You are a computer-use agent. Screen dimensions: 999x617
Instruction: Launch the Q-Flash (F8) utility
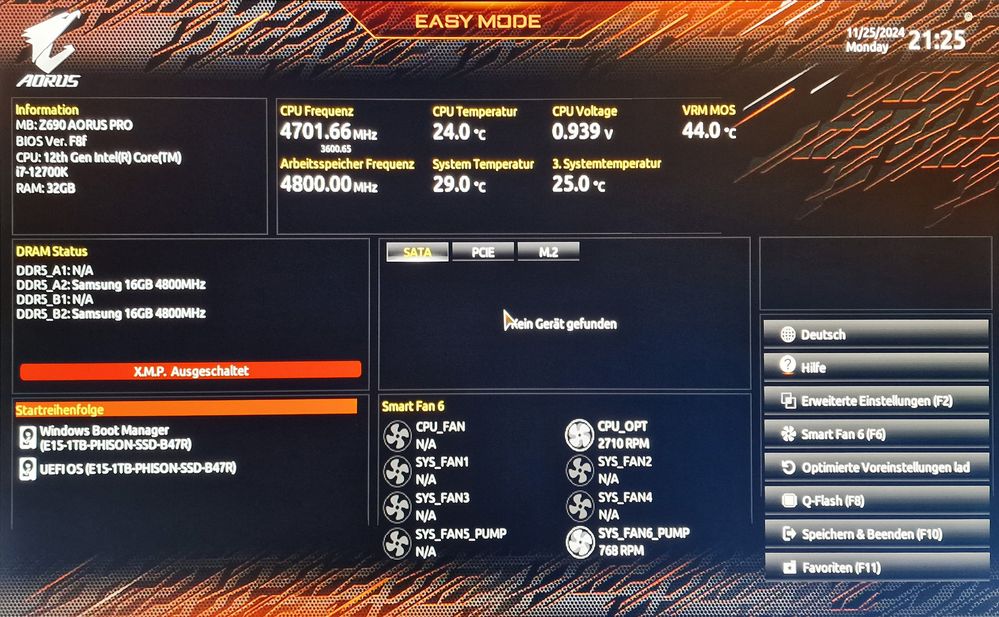[x=875, y=500]
